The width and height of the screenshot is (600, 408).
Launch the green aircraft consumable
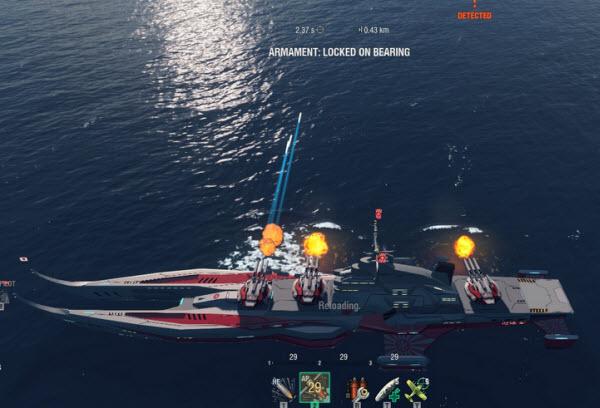click(416, 390)
